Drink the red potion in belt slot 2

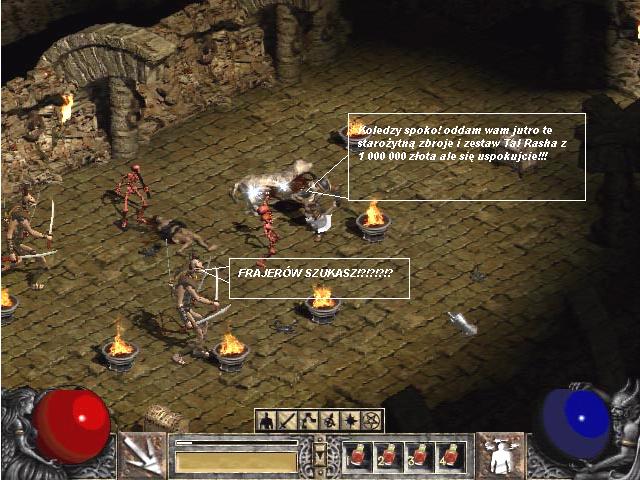click(x=389, y=456)
